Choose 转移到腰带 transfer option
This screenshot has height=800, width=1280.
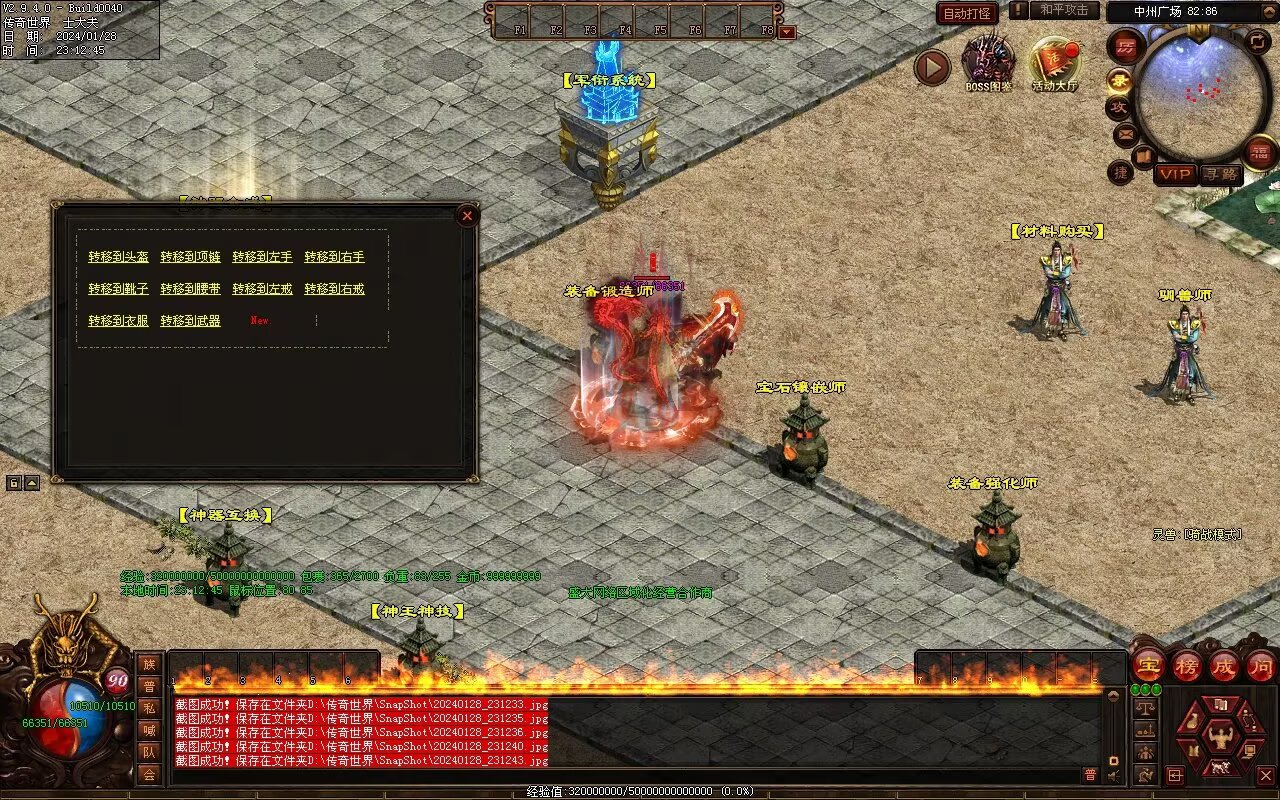point(190,289)
